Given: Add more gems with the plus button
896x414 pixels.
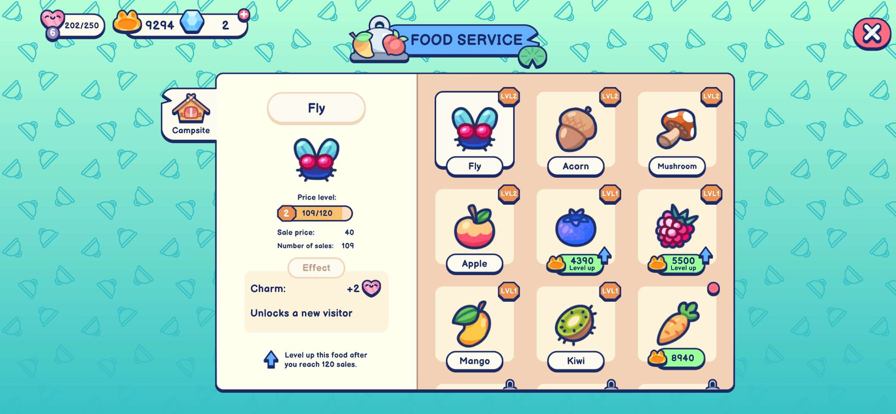Looking at the screenshot, I should click(244, 15).
